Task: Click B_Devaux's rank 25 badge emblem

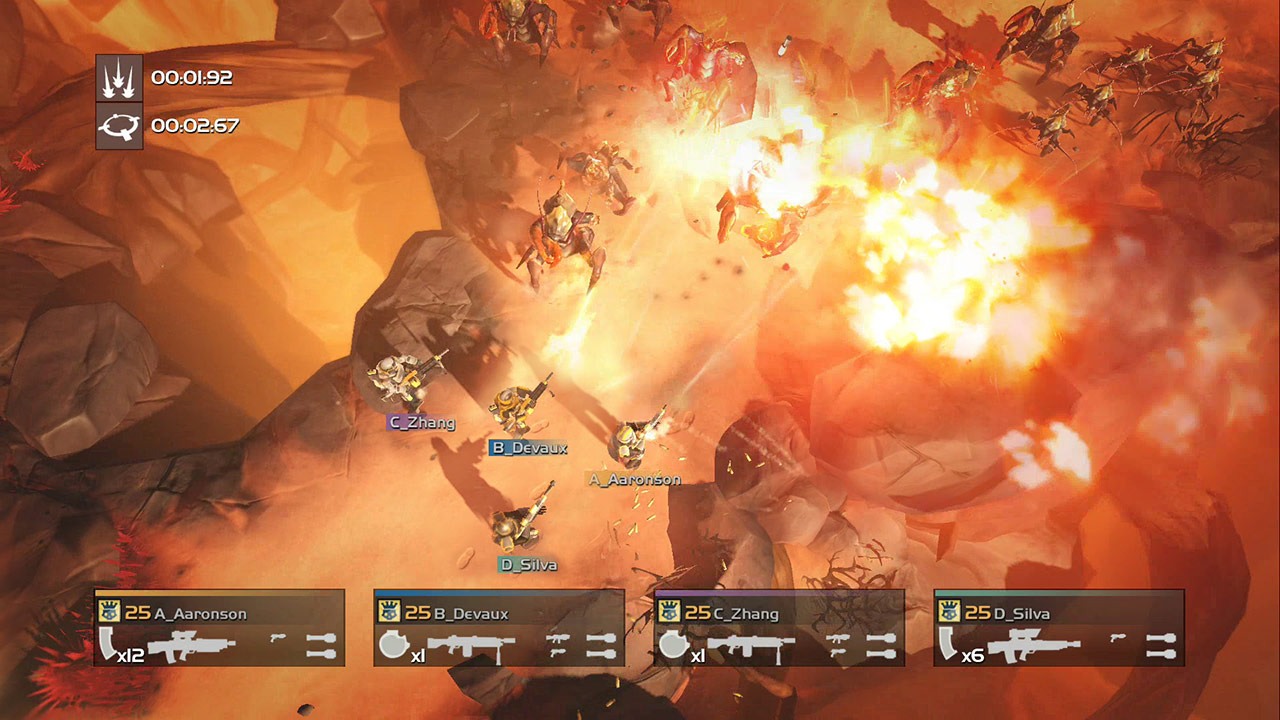Action: click(x=388, y=611)
